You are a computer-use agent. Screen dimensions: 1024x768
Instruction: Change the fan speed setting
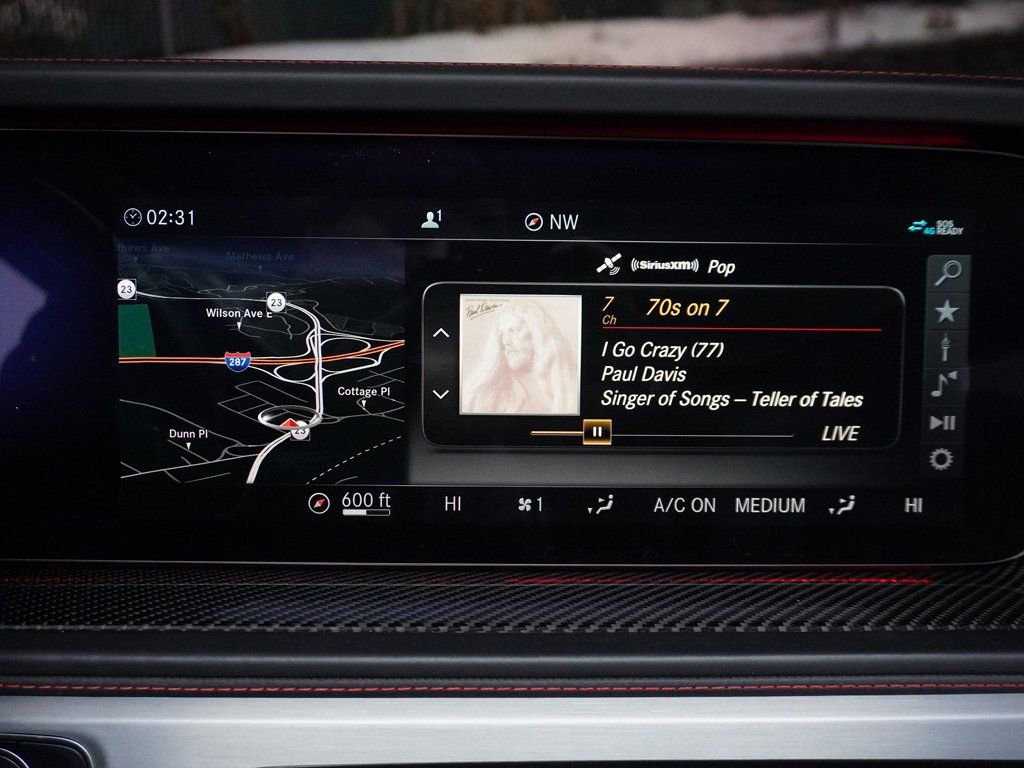(x=531, y=505)
